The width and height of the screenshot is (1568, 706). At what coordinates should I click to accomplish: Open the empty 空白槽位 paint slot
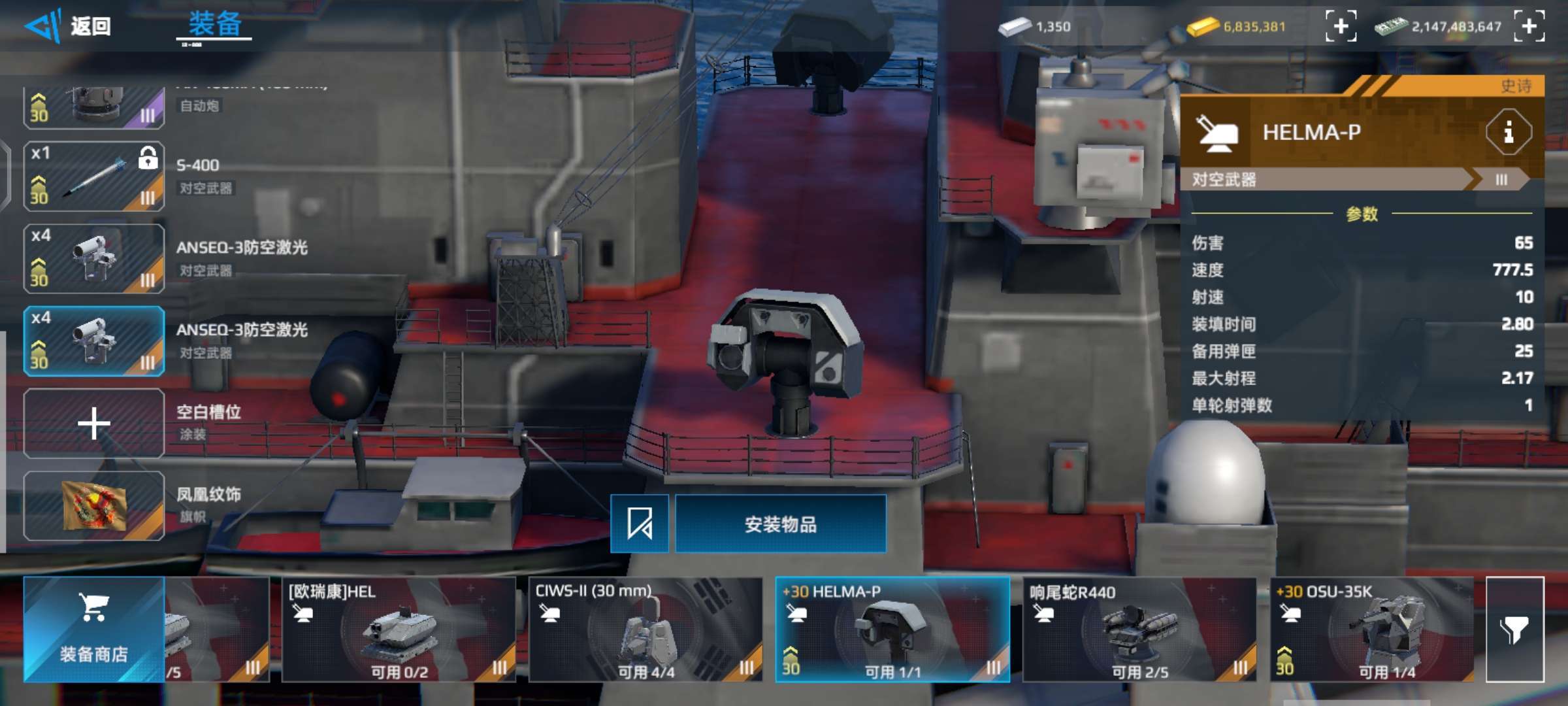point(94,424)
